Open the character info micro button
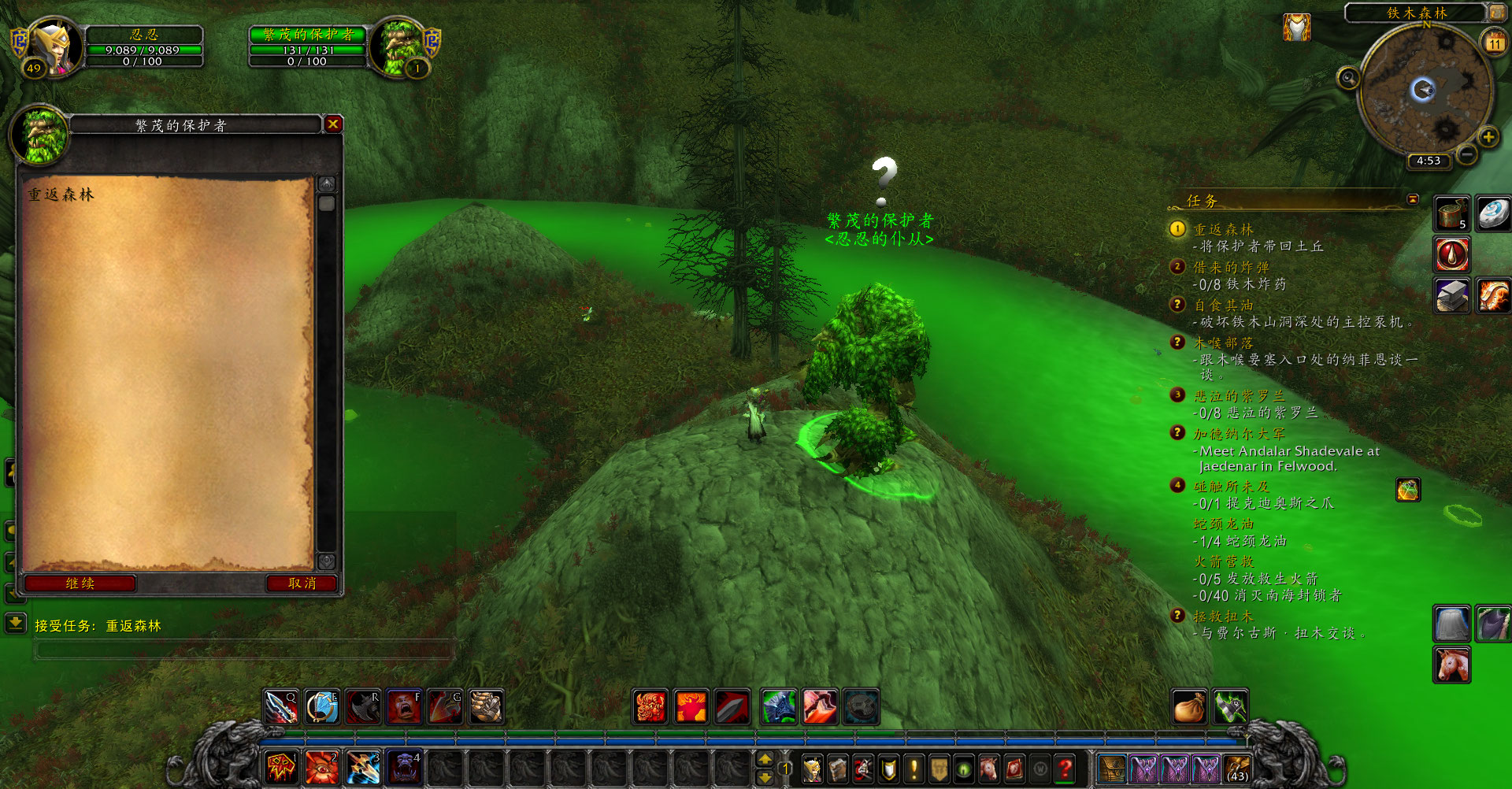The image size is (1512, 789). [812, 769]
